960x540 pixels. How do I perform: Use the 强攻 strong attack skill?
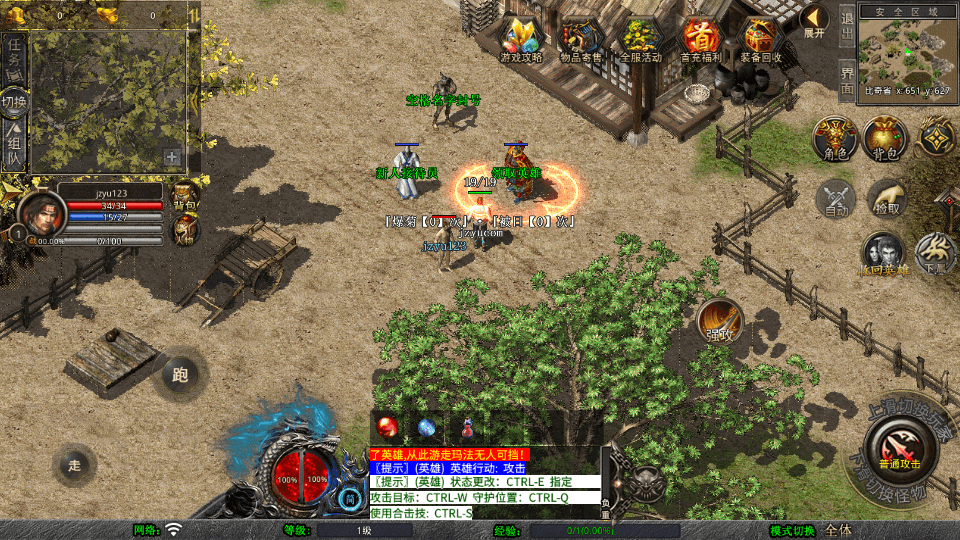[719, 321]
